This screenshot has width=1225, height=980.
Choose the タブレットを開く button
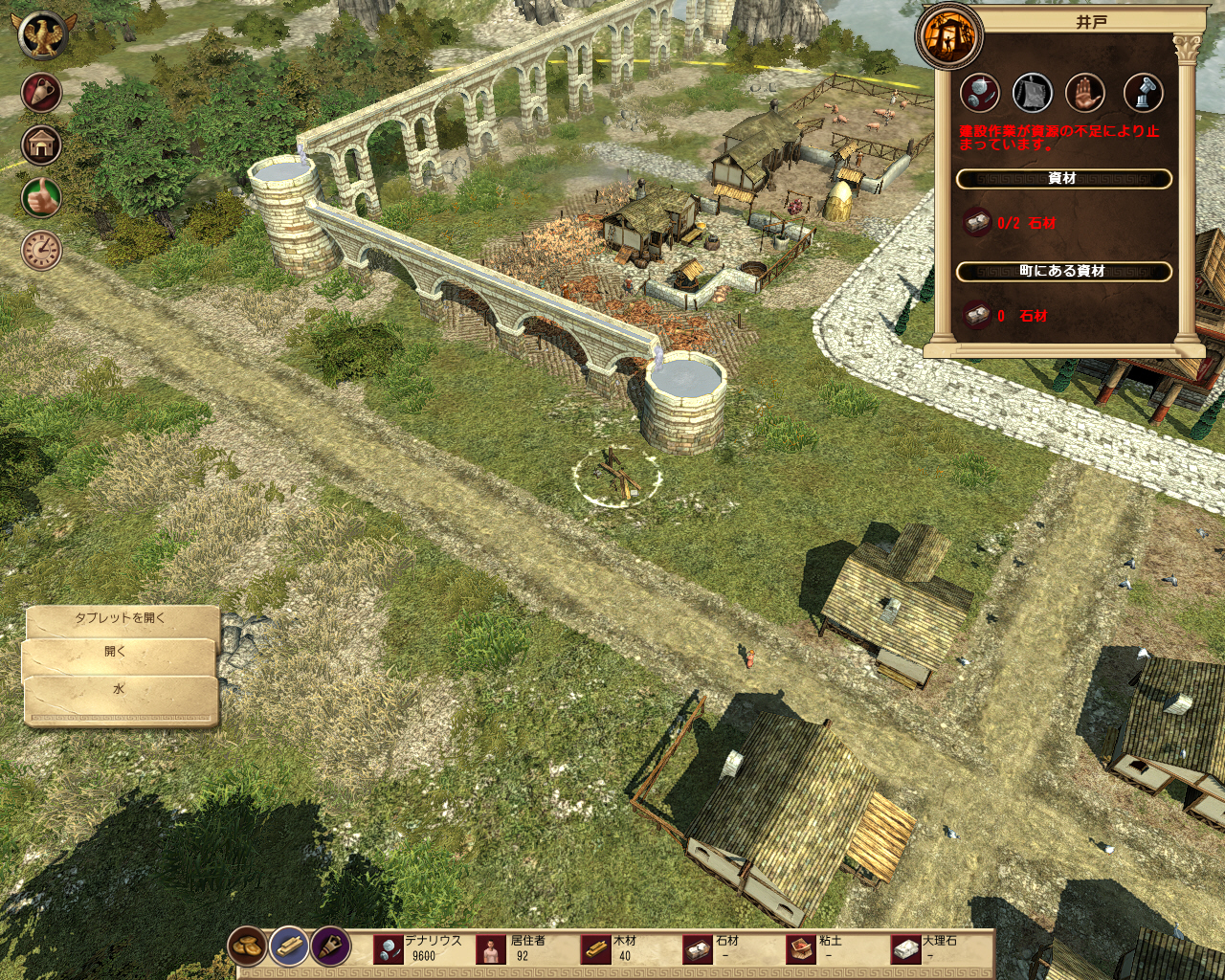(122, 619)
